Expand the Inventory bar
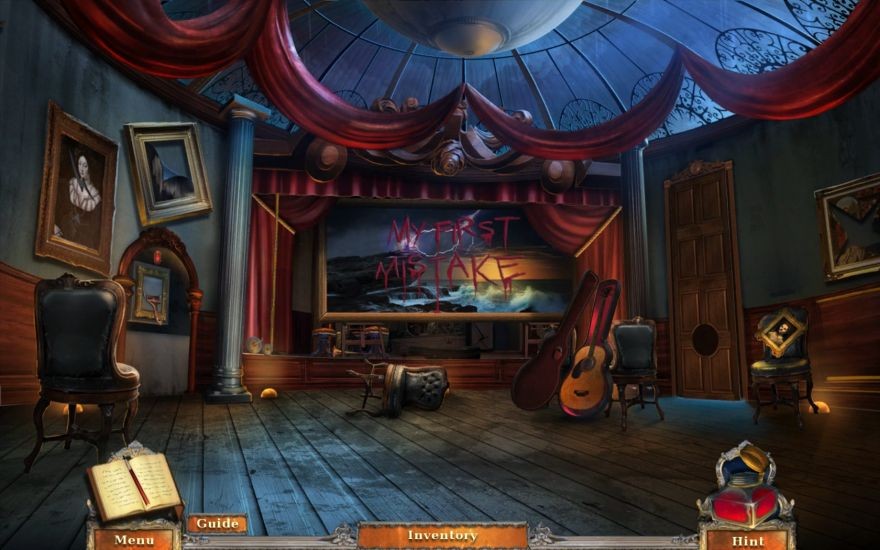The width and height of the screenshot is (880, 550). pos(442,536)
